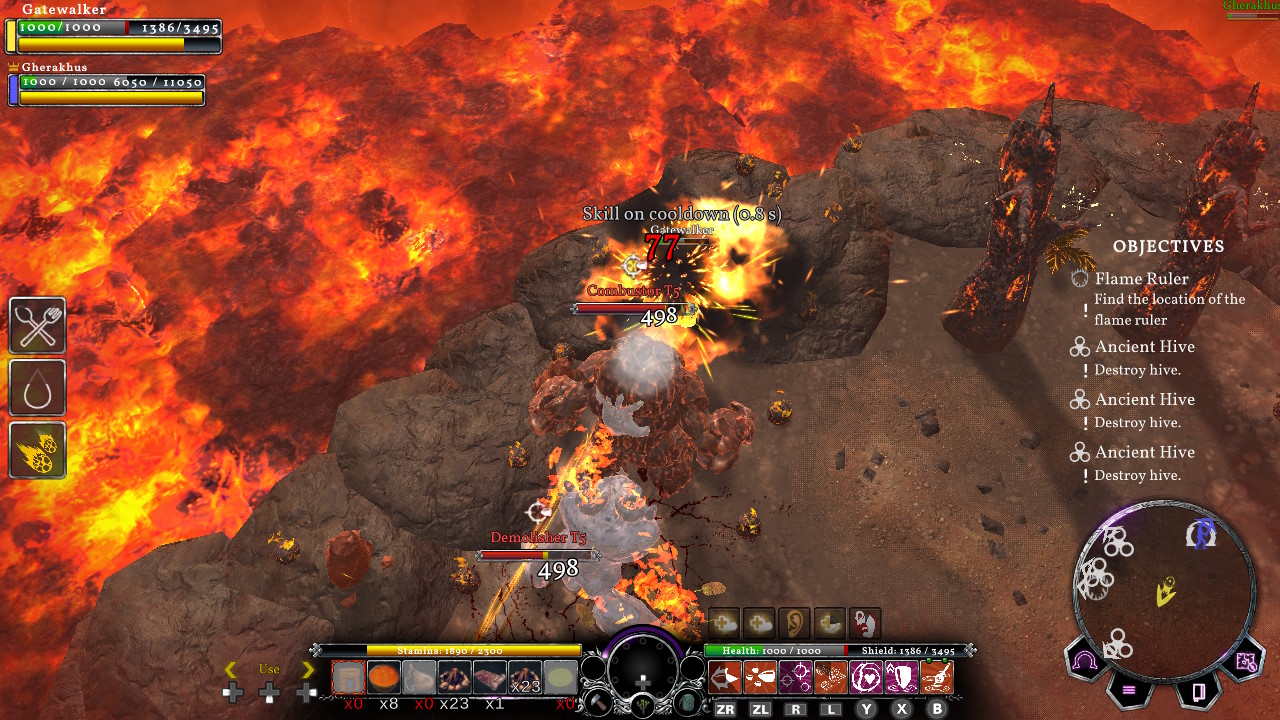The height and width of the screenshot is (720, 1280).
Task: Open the menu via the ≡ hexagon
Action: pos(1130,690)
